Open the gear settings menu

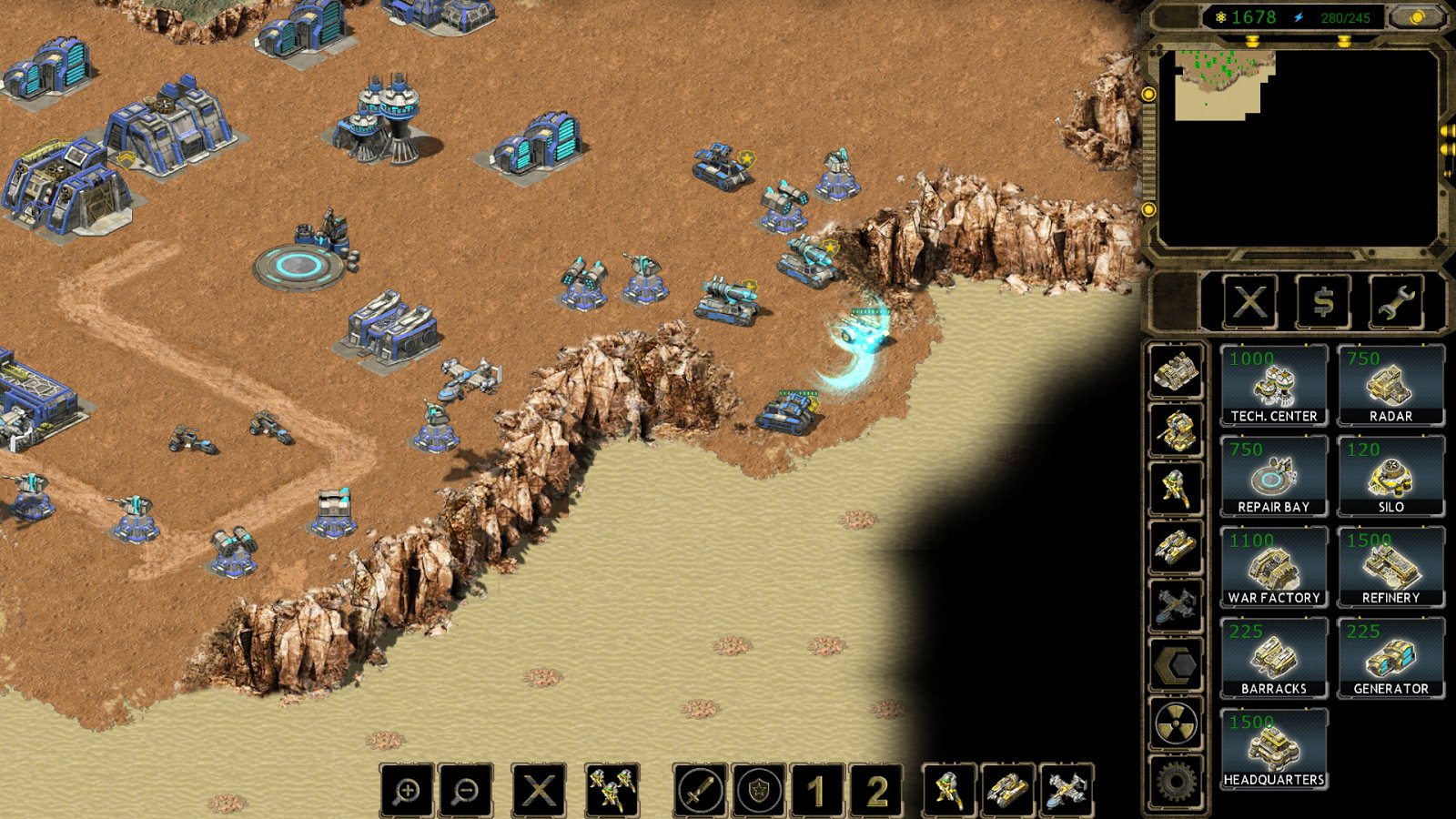point(1176,781)
